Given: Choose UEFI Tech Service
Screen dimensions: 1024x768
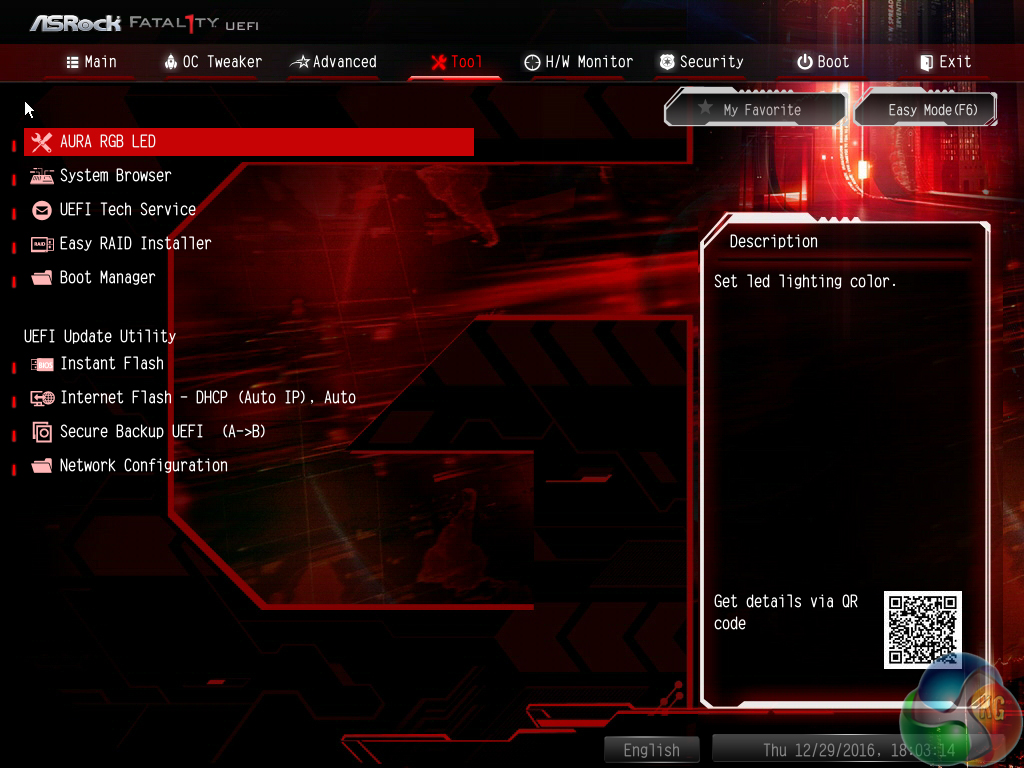Looking at the screenshot, I should (127, 210).
